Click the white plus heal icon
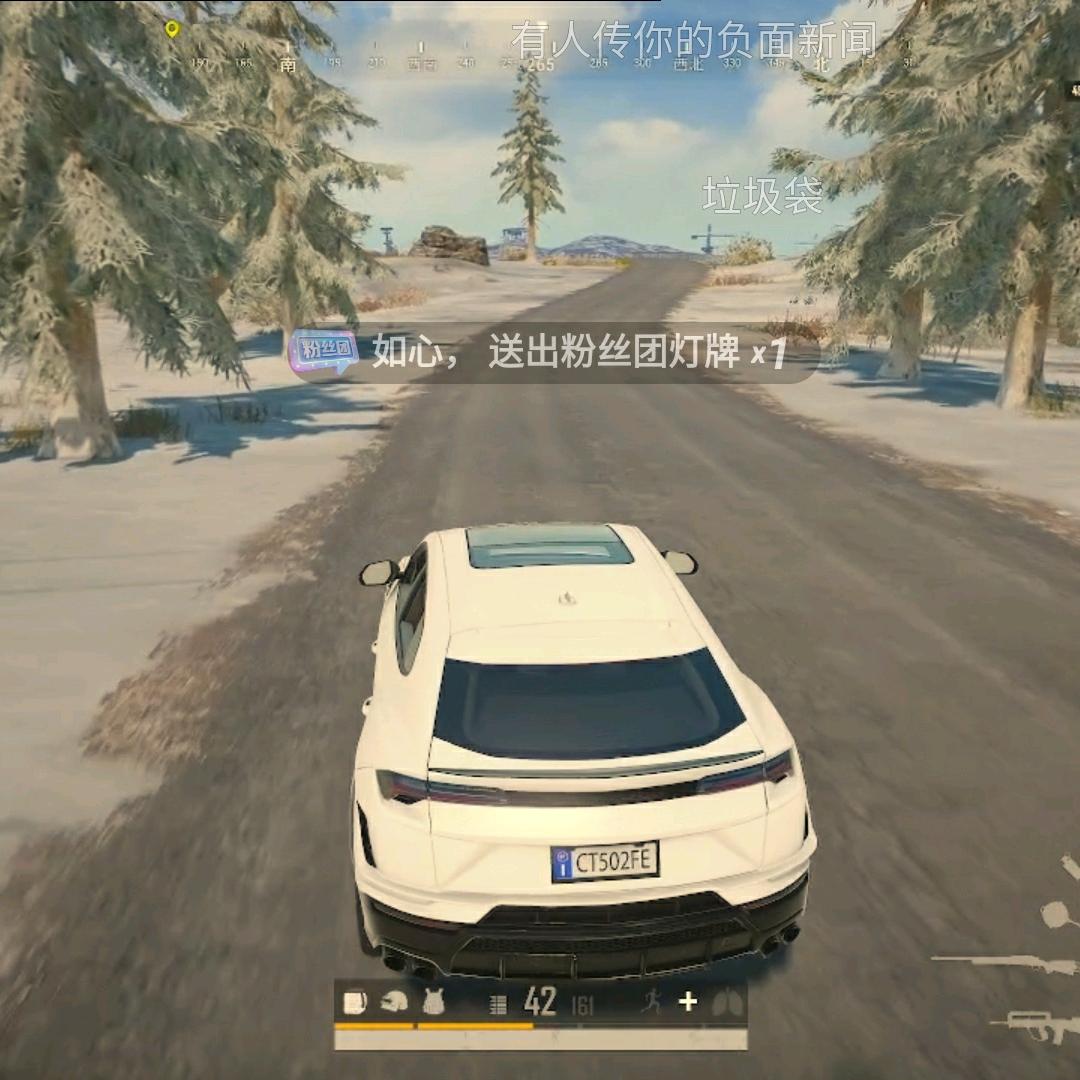The image size is (1080, 1080). point(687,1001)
